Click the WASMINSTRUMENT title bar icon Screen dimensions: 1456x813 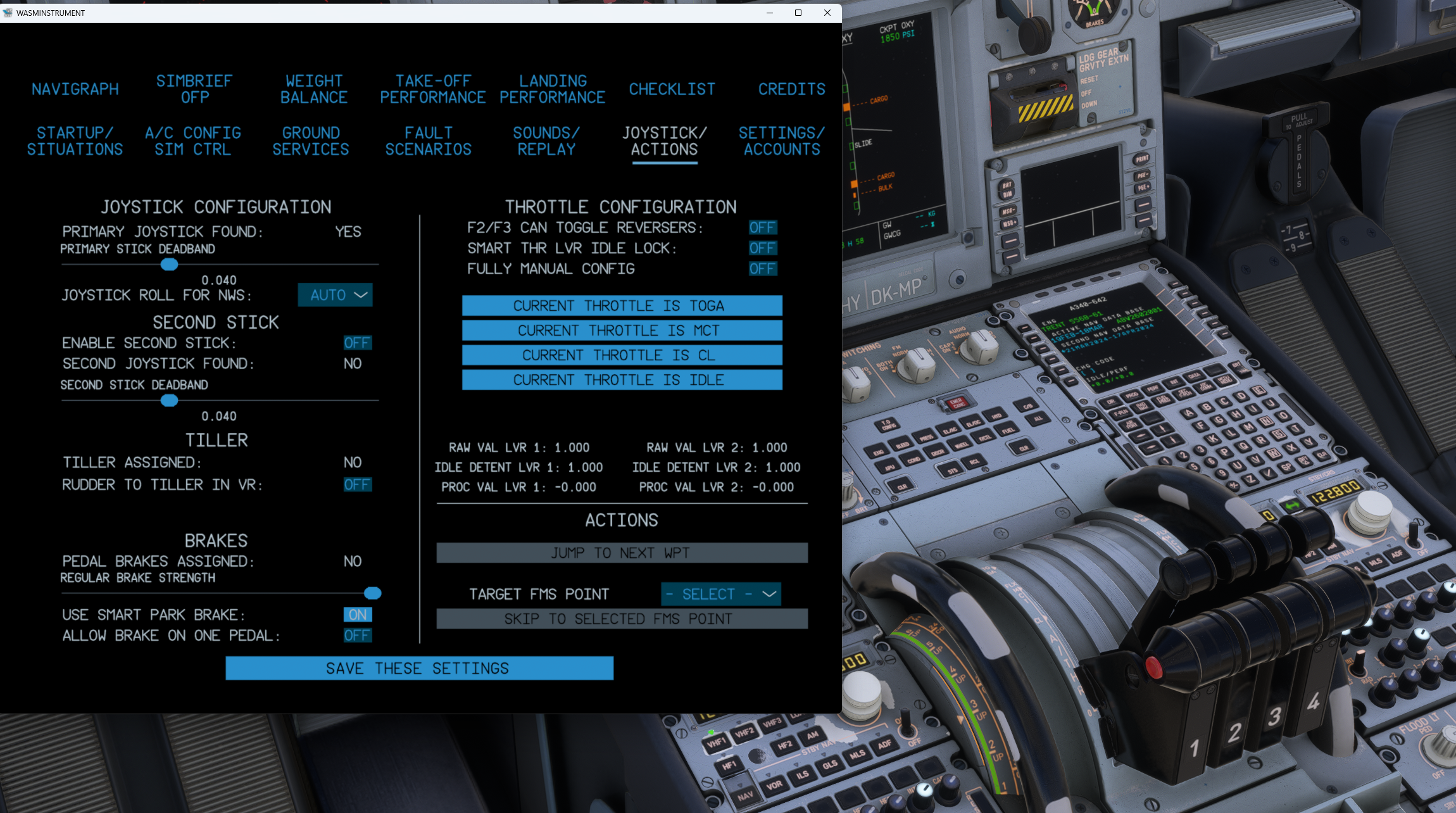[9, 13]
